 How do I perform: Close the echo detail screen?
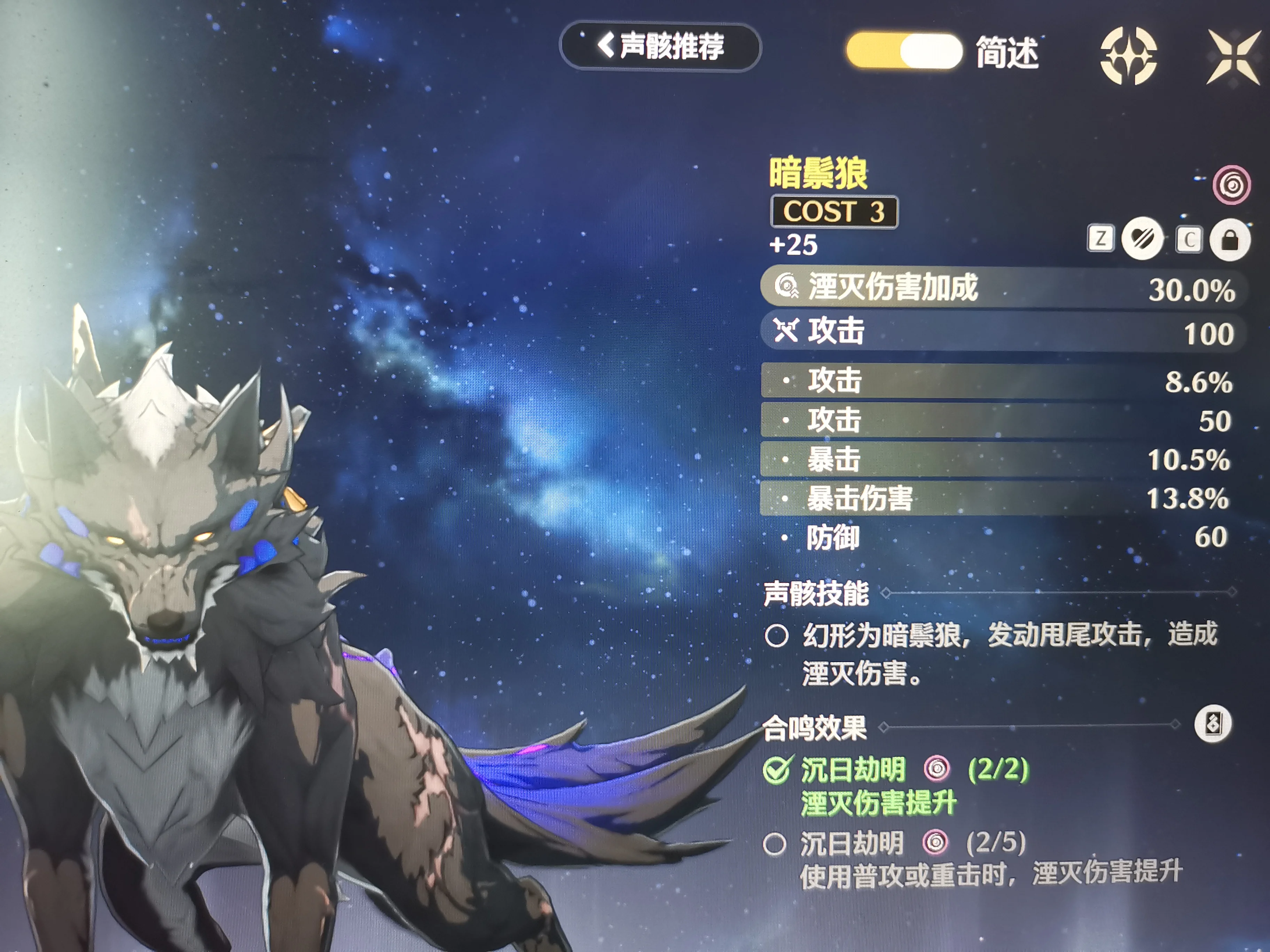[x=1233, y=57]
